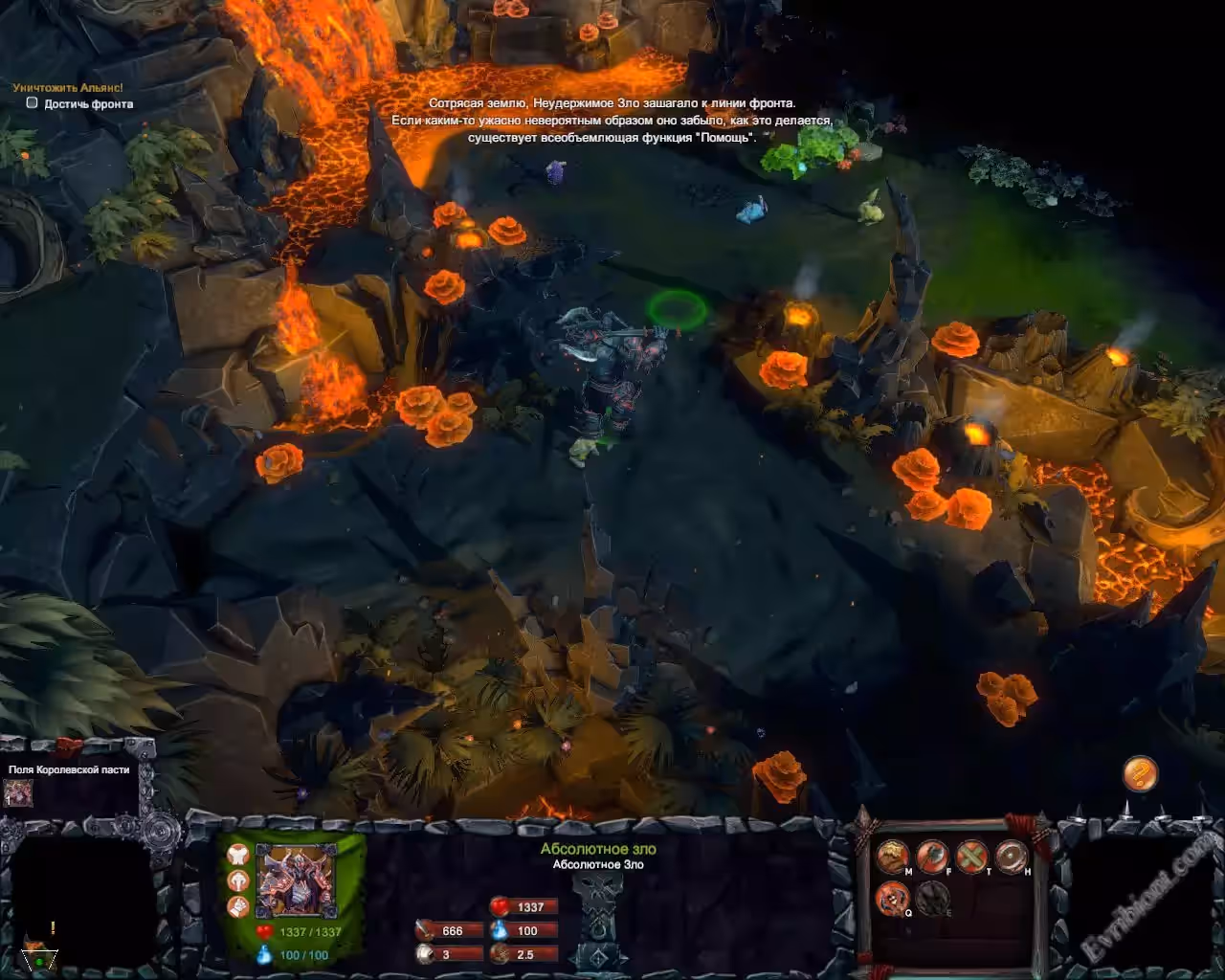Open the orange help button
Viewport: 1225px width, 980px height.
point(1139,773)
